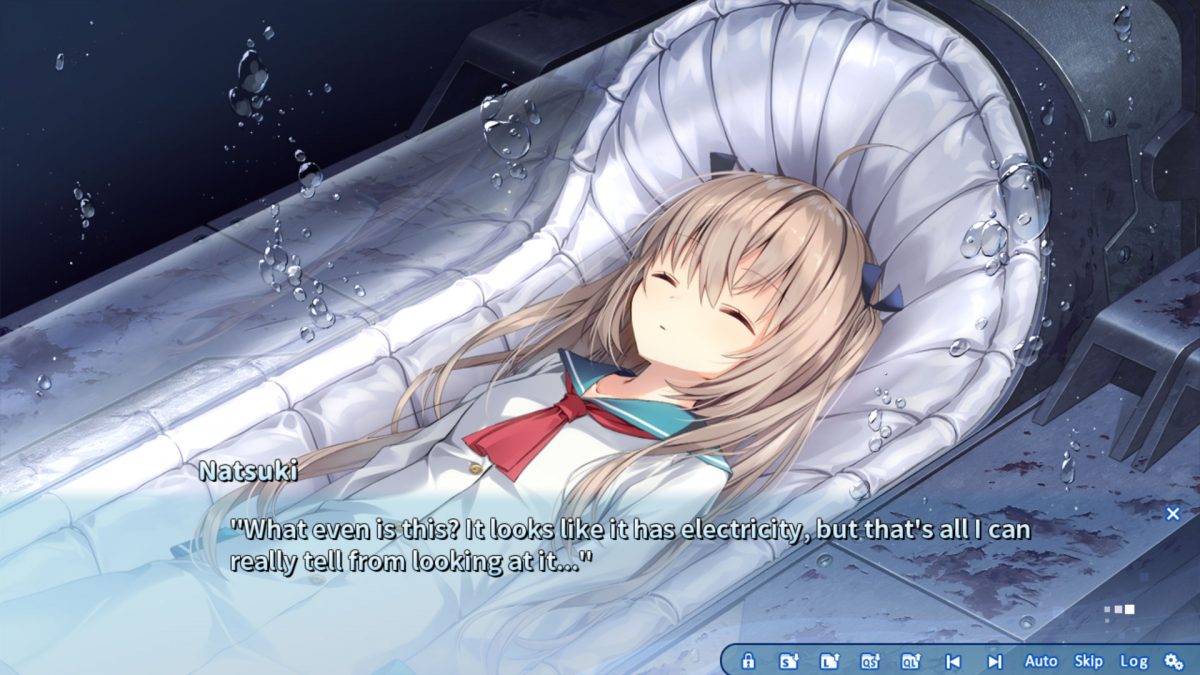Hide the dialogue box with the X button

1173,514
